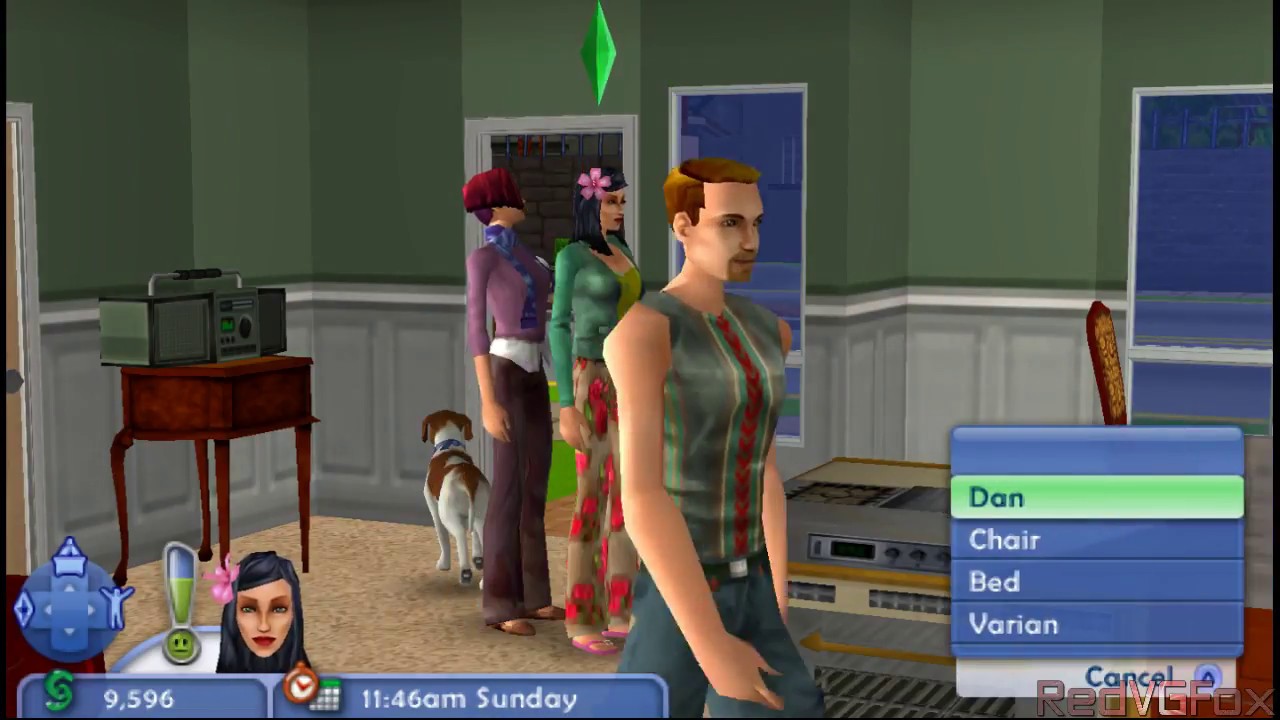Click the down arrow on the navigation pad

(x=70, y=632)
